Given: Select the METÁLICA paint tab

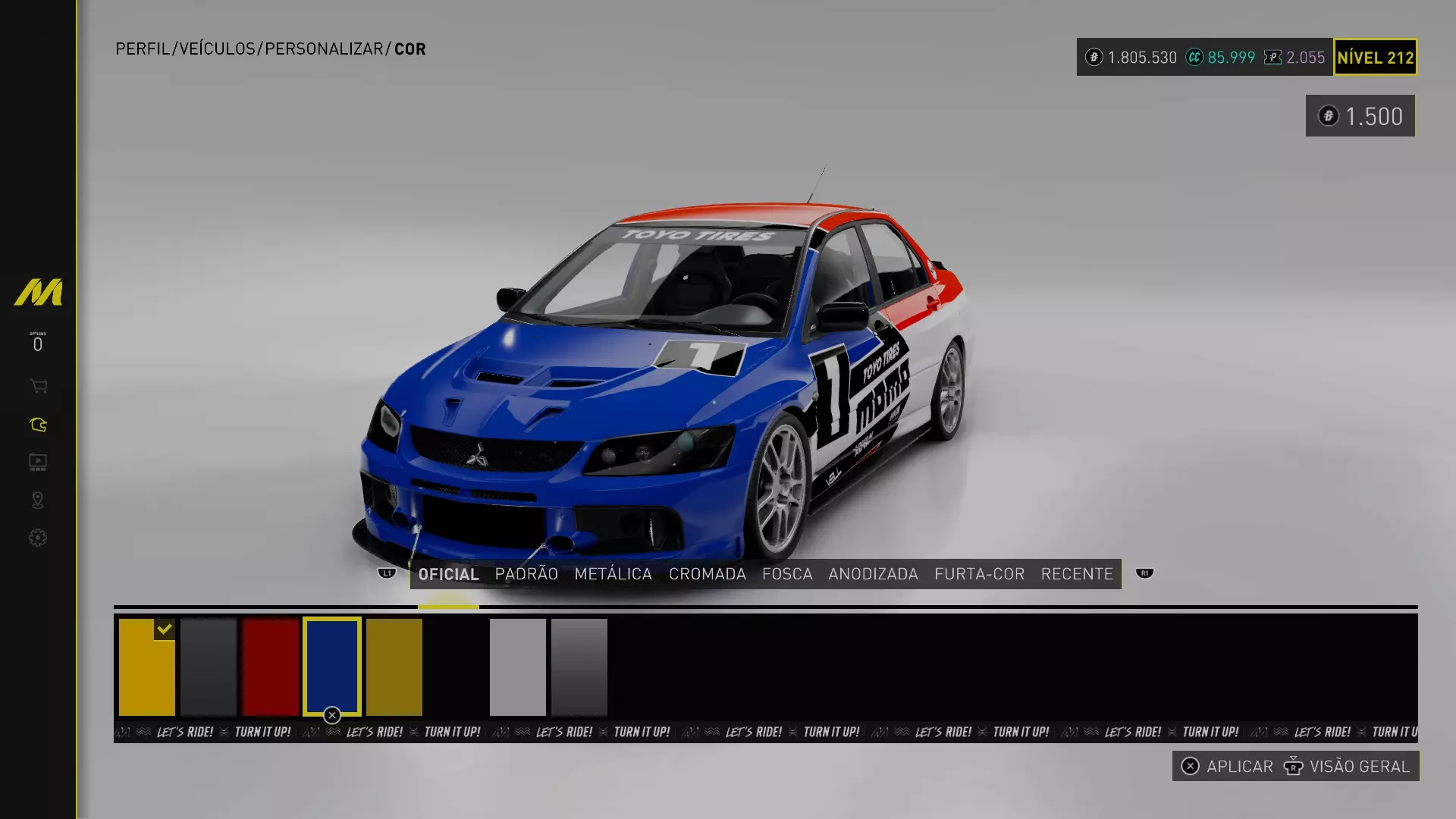Looking at the screenshot, I should pos(613,574).
